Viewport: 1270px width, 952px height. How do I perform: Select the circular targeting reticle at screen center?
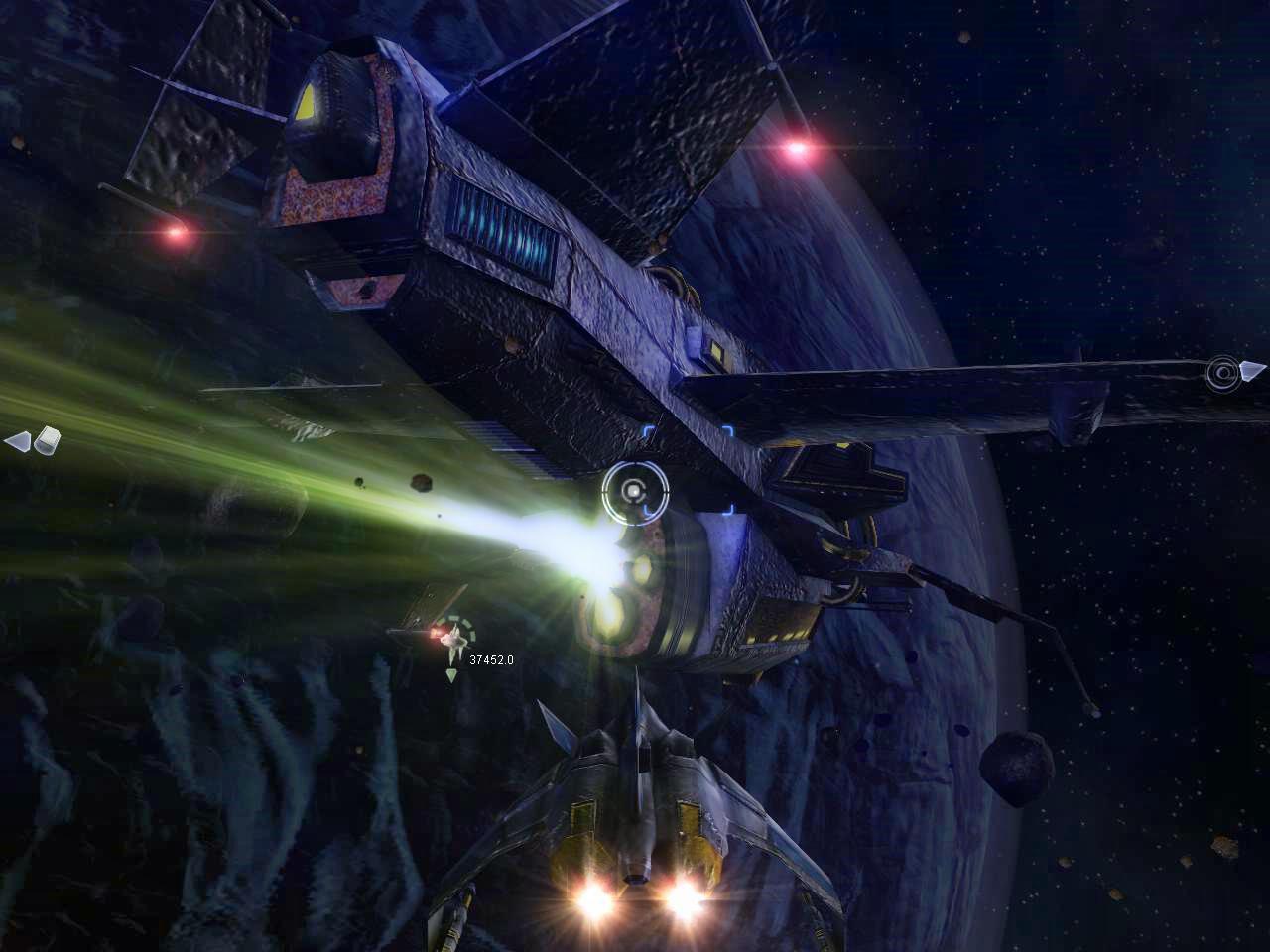tap(633, 493)
